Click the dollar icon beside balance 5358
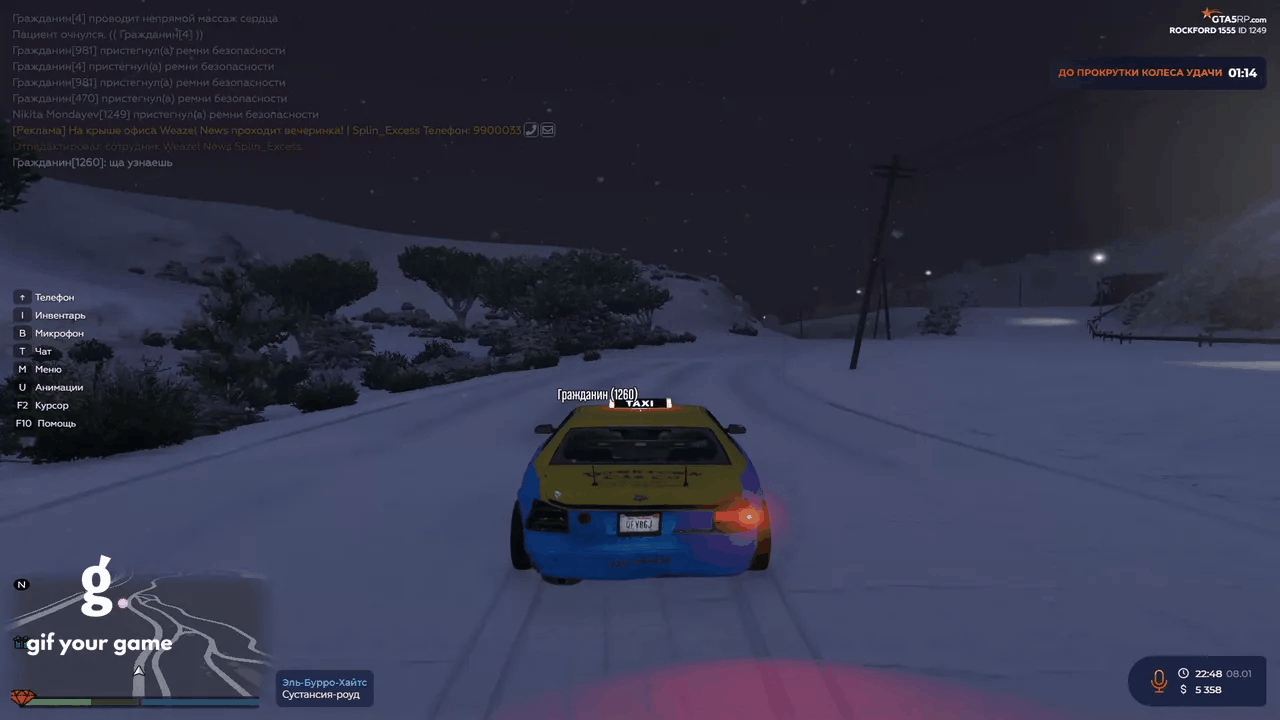The image size is (1280, 720). (1184, 690)
